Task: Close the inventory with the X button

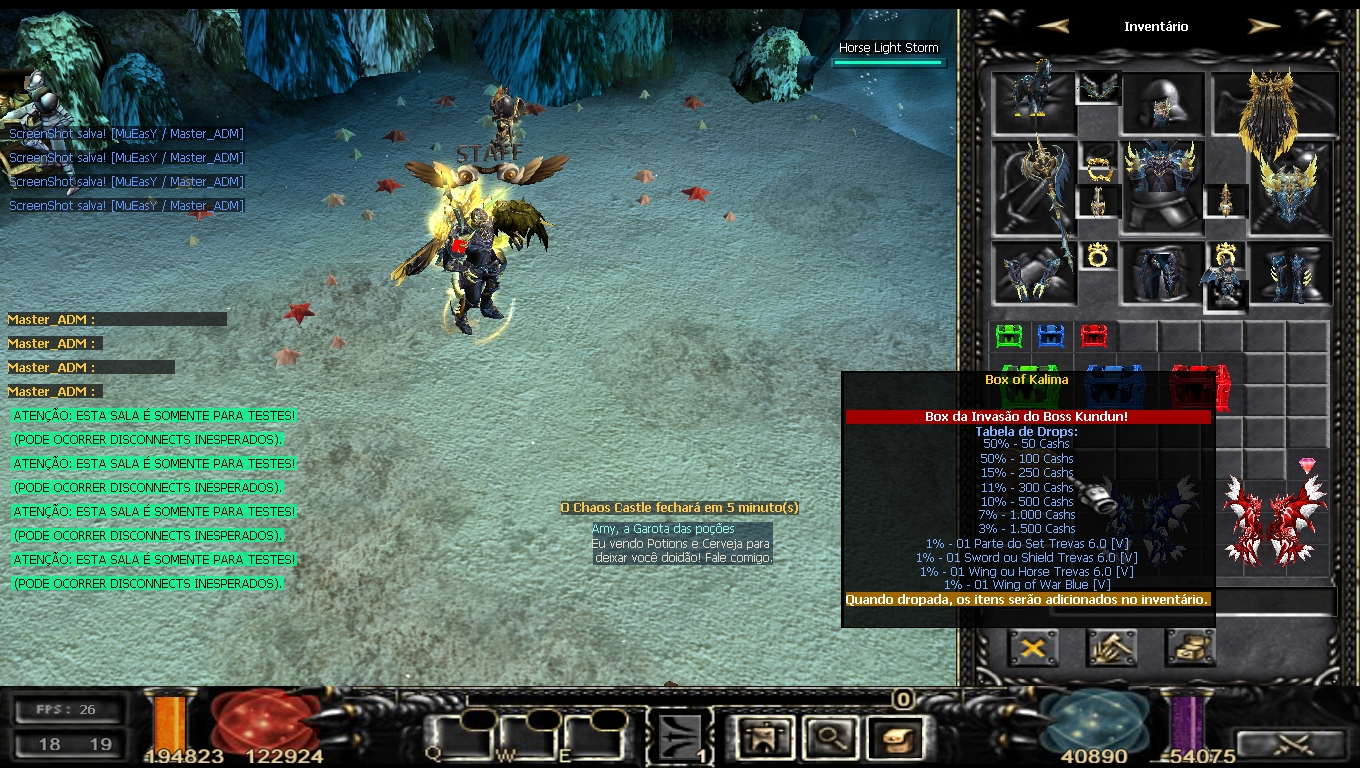Action: [1033, 648]
